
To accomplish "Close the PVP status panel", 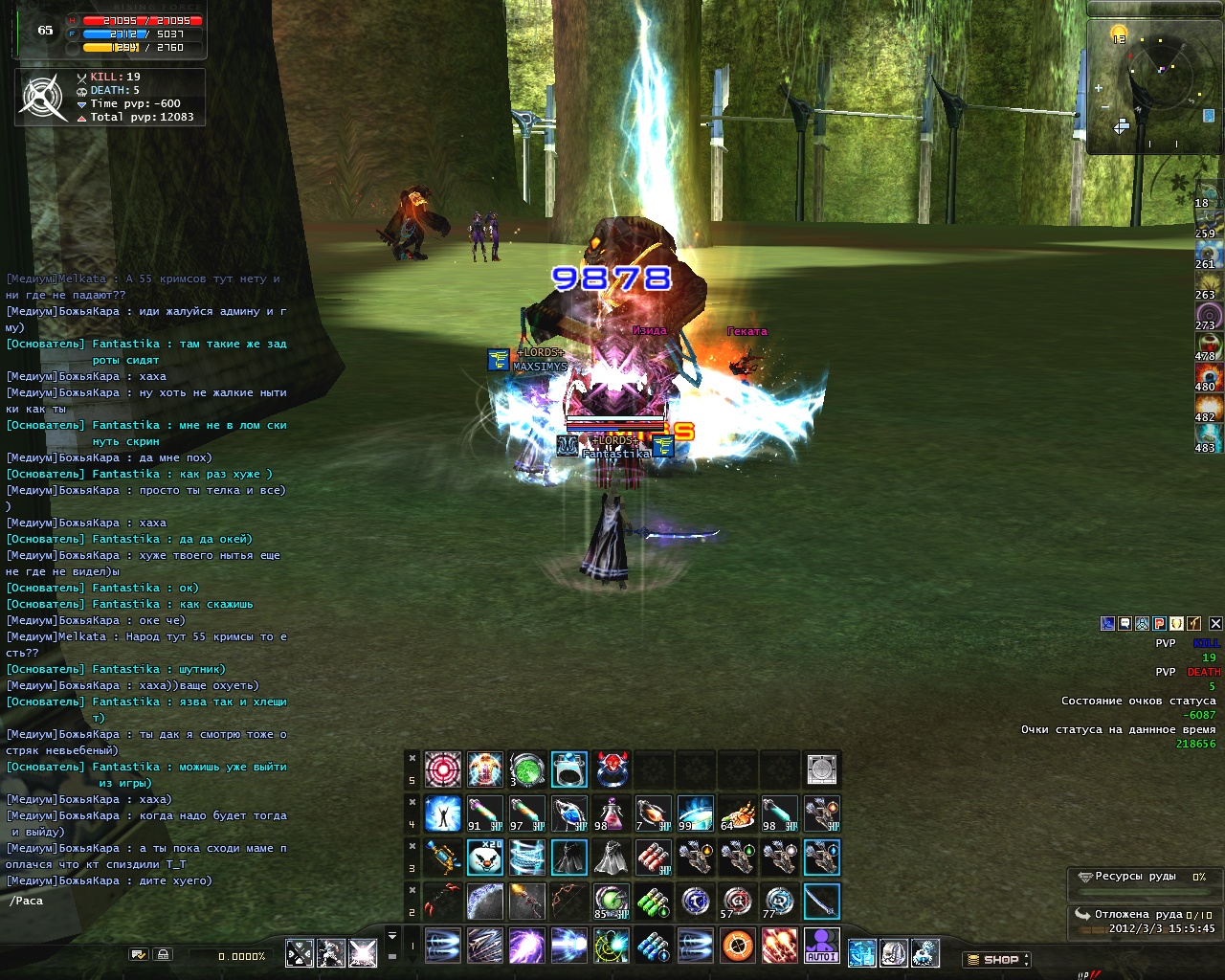I will 1215,623.
